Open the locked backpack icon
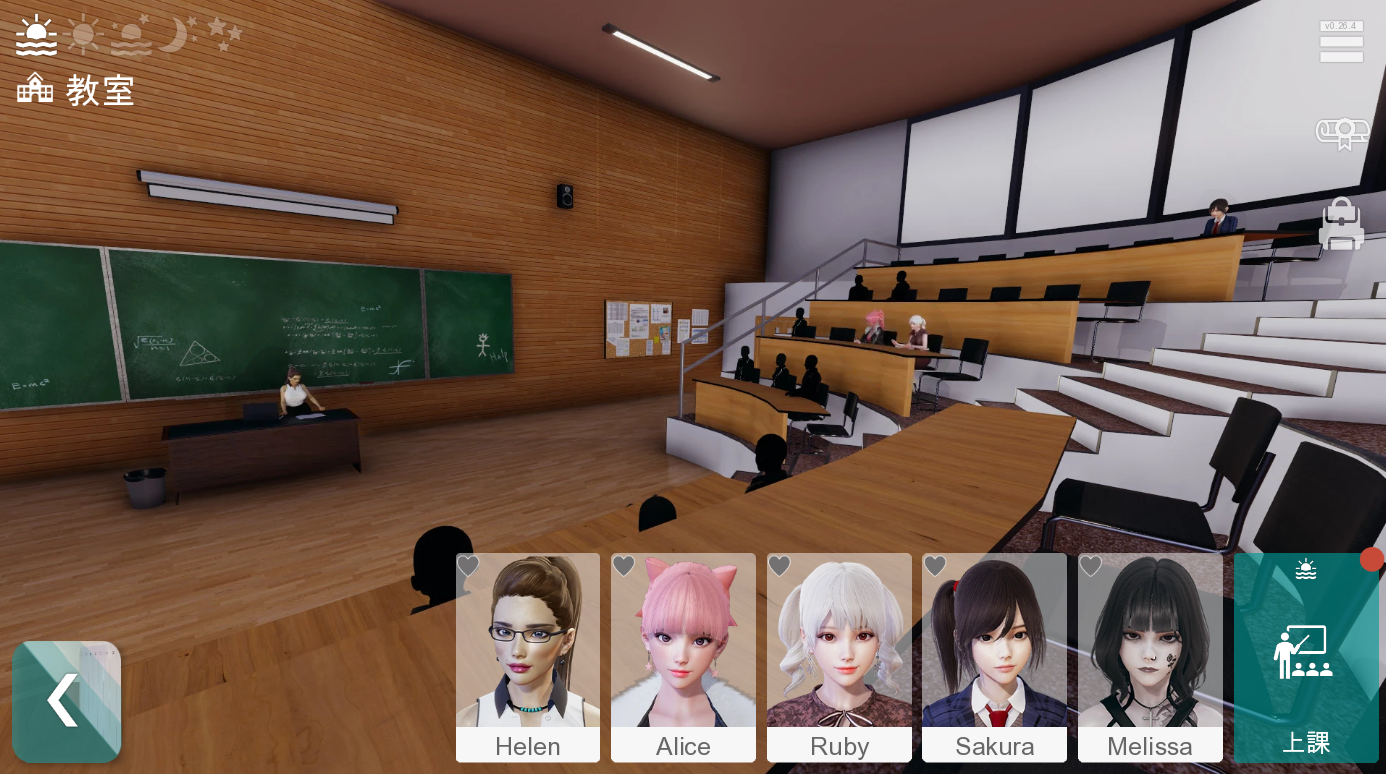 coord(1341,224)
